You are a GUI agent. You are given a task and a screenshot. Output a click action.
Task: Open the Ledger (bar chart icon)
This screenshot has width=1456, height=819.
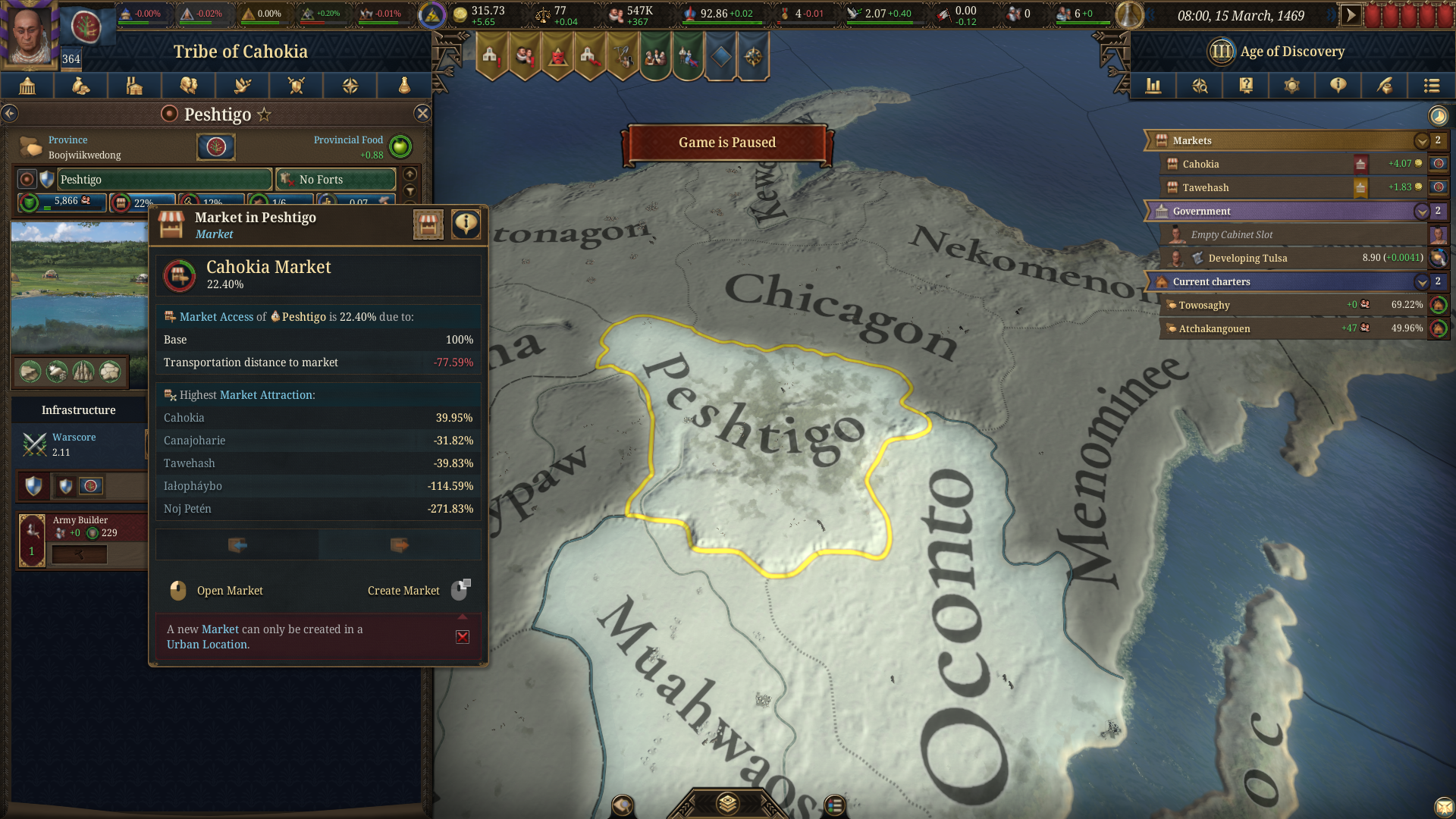pyautogui.click(x=1153, y=86)
